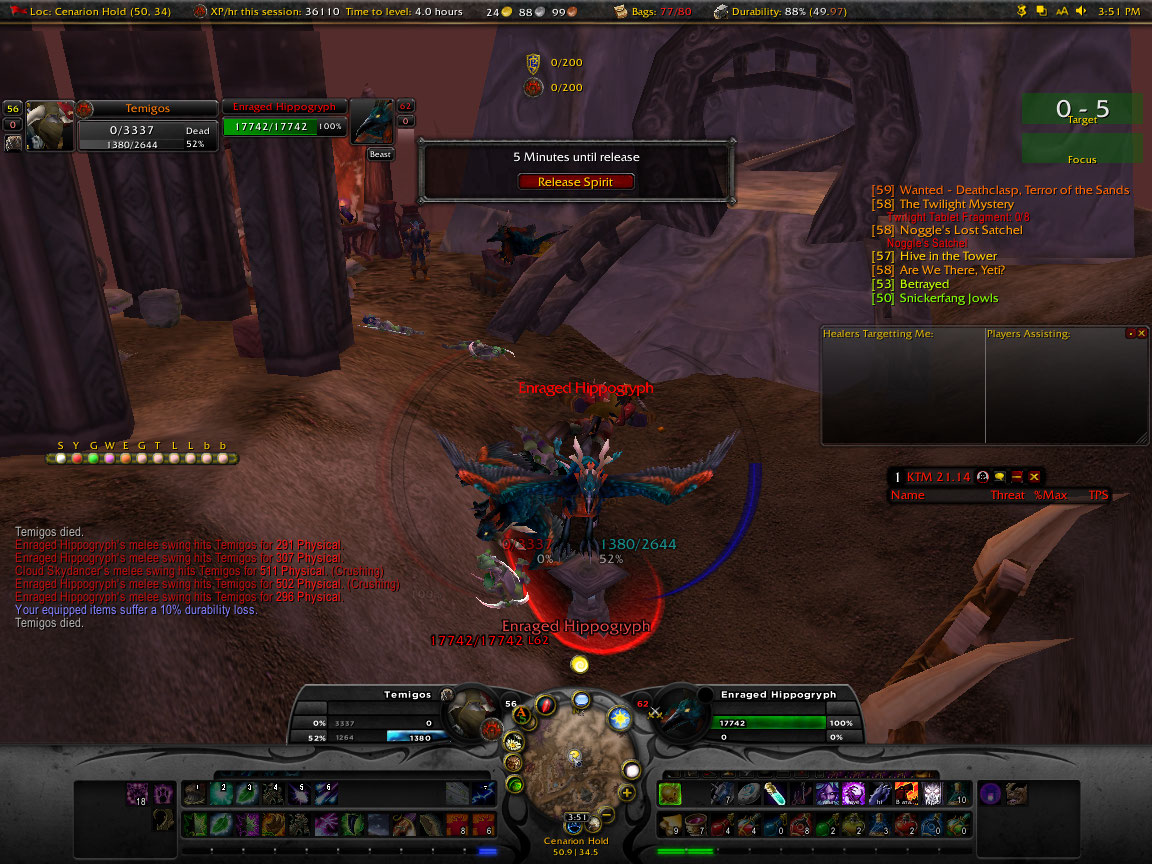
Task: Zoom in the minimap with plus button
Action: 627,793
